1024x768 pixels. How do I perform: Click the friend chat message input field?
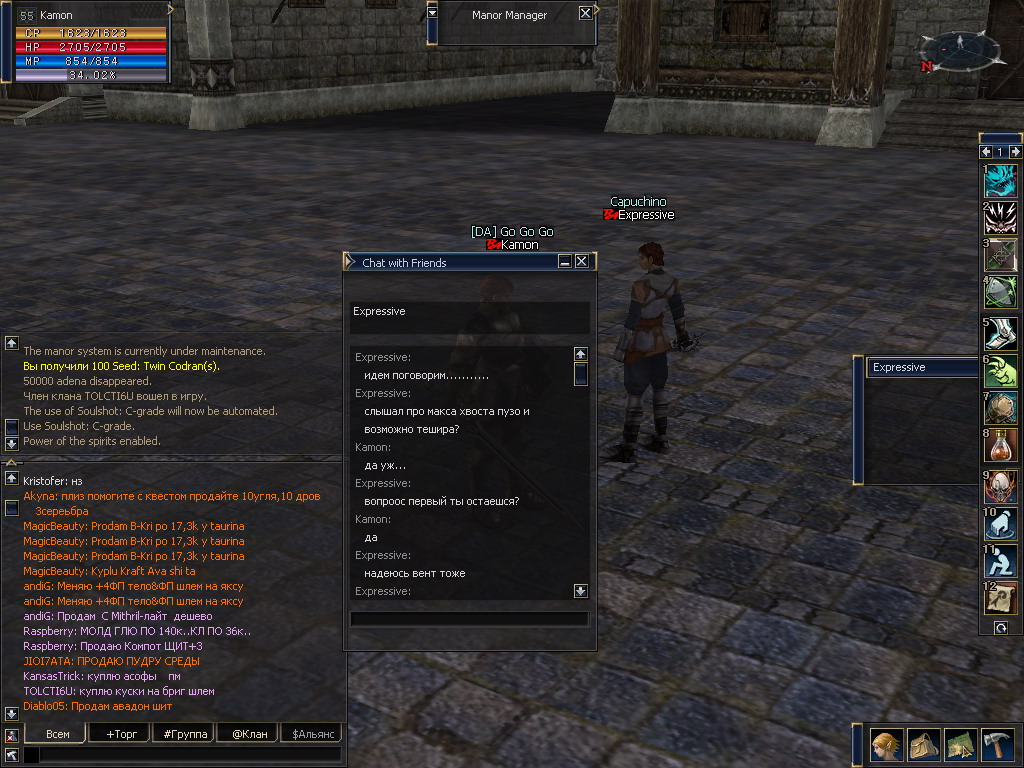tap(469, 619)
